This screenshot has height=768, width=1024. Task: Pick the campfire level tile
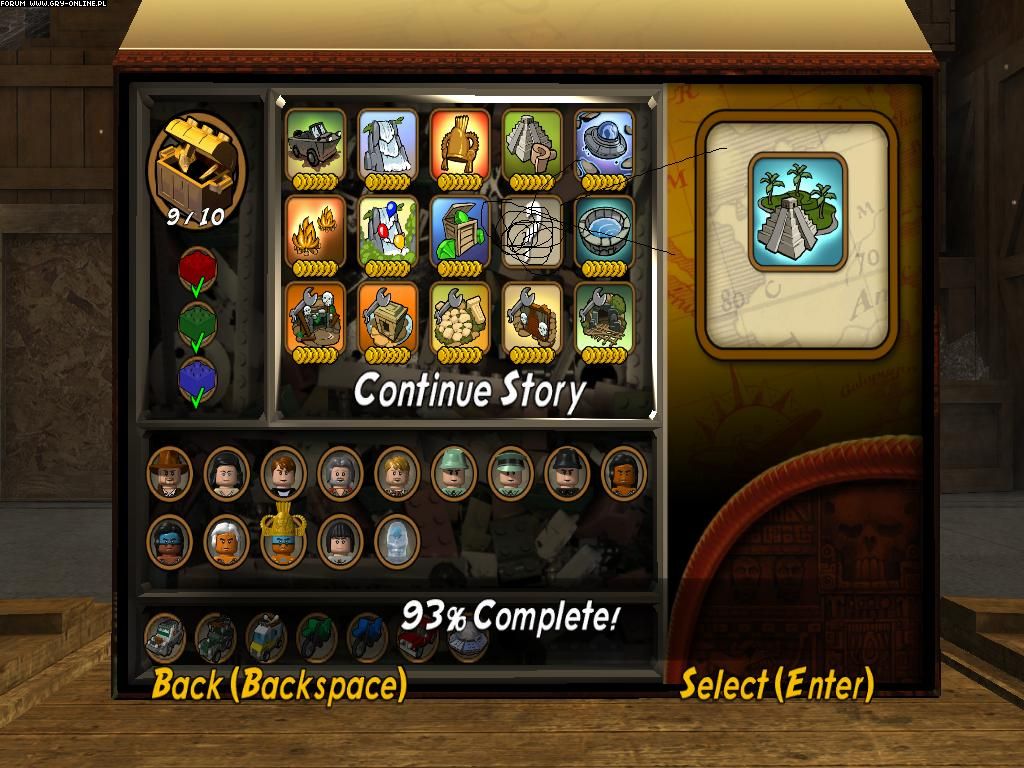pos(316,232)
